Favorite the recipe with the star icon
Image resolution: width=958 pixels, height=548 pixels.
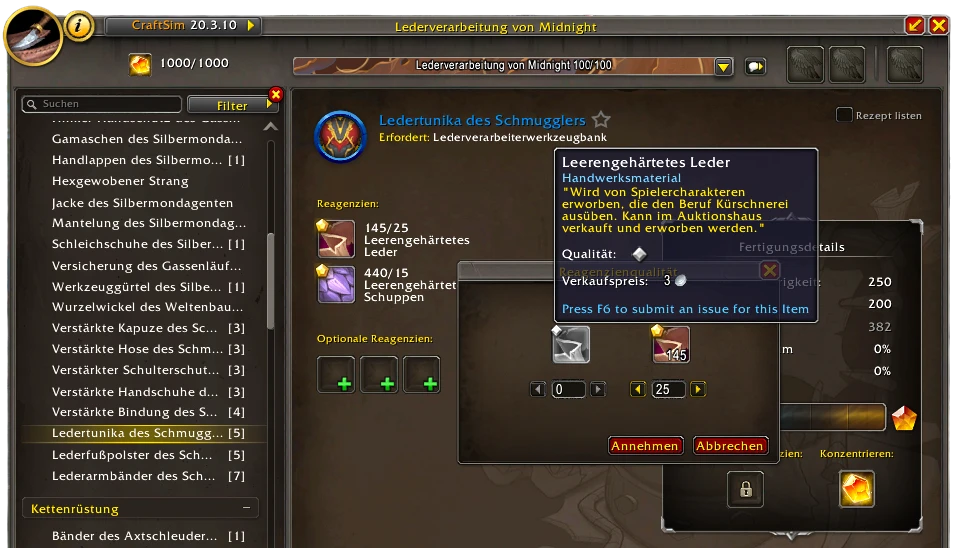[x=601, y=120]
